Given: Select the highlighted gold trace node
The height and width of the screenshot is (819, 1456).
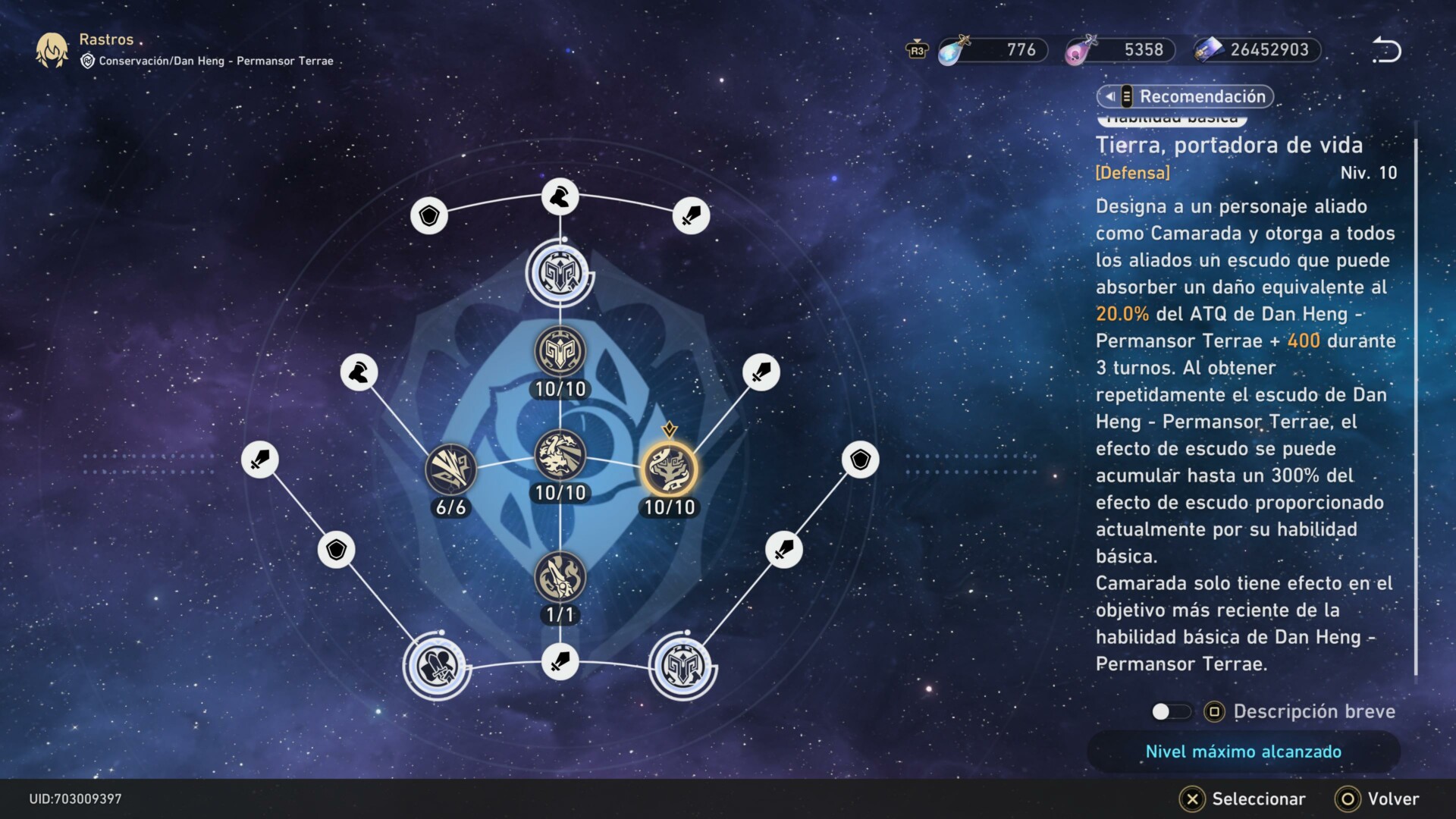Looking at the screenshot, I should click(x=669, y=469).
